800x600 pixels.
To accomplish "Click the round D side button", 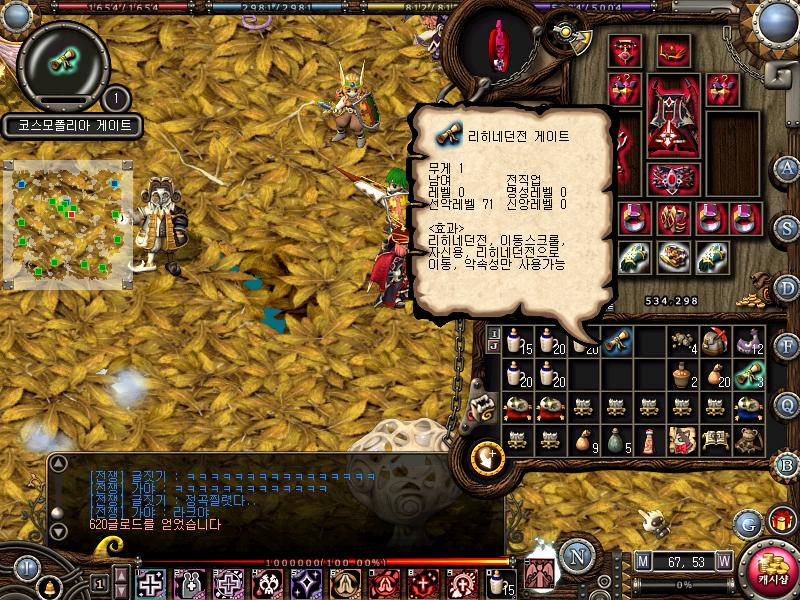I will pyautogui.click(x=787, y=287).
